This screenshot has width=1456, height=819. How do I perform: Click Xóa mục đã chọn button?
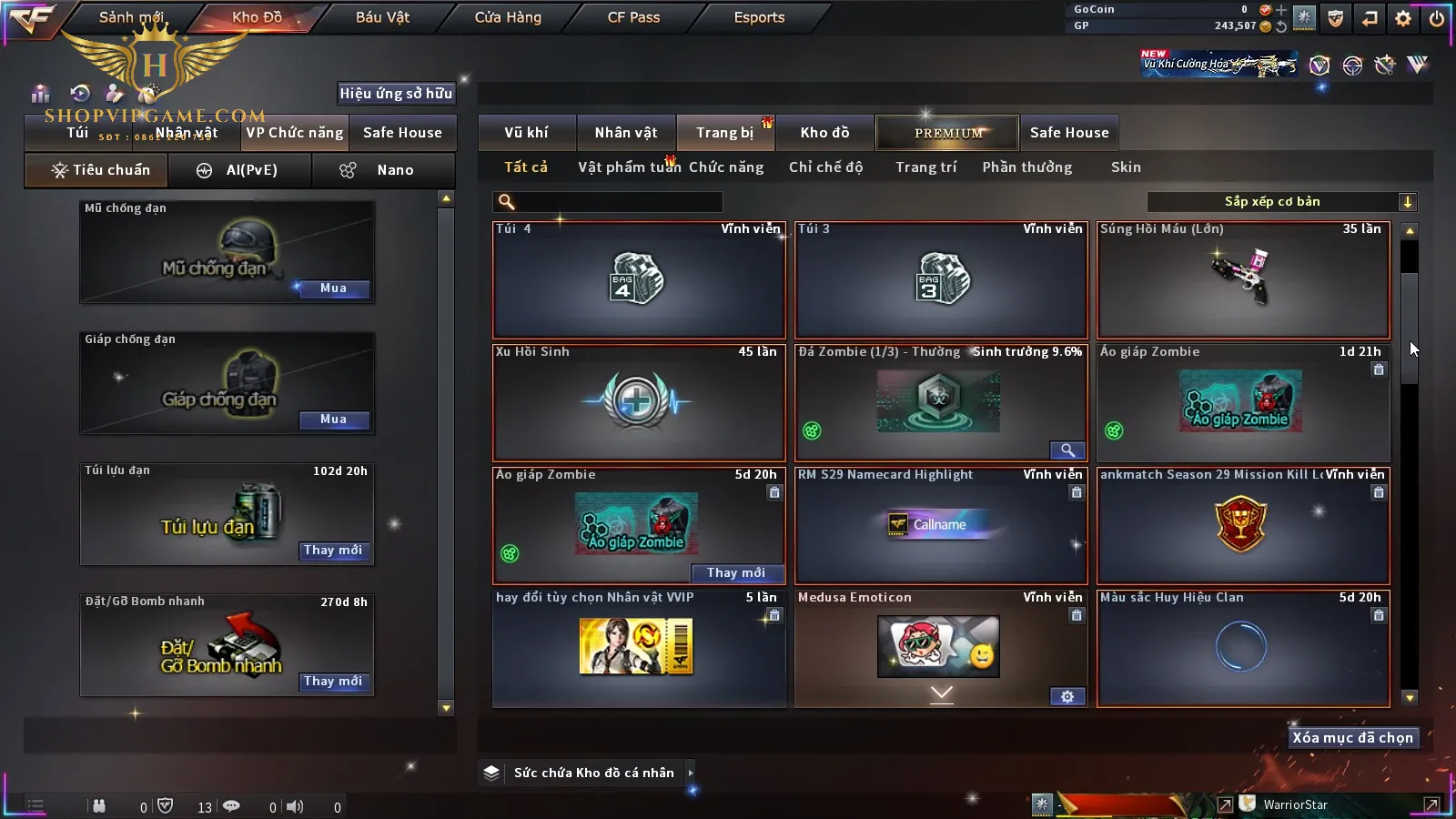pos(1352,738)
